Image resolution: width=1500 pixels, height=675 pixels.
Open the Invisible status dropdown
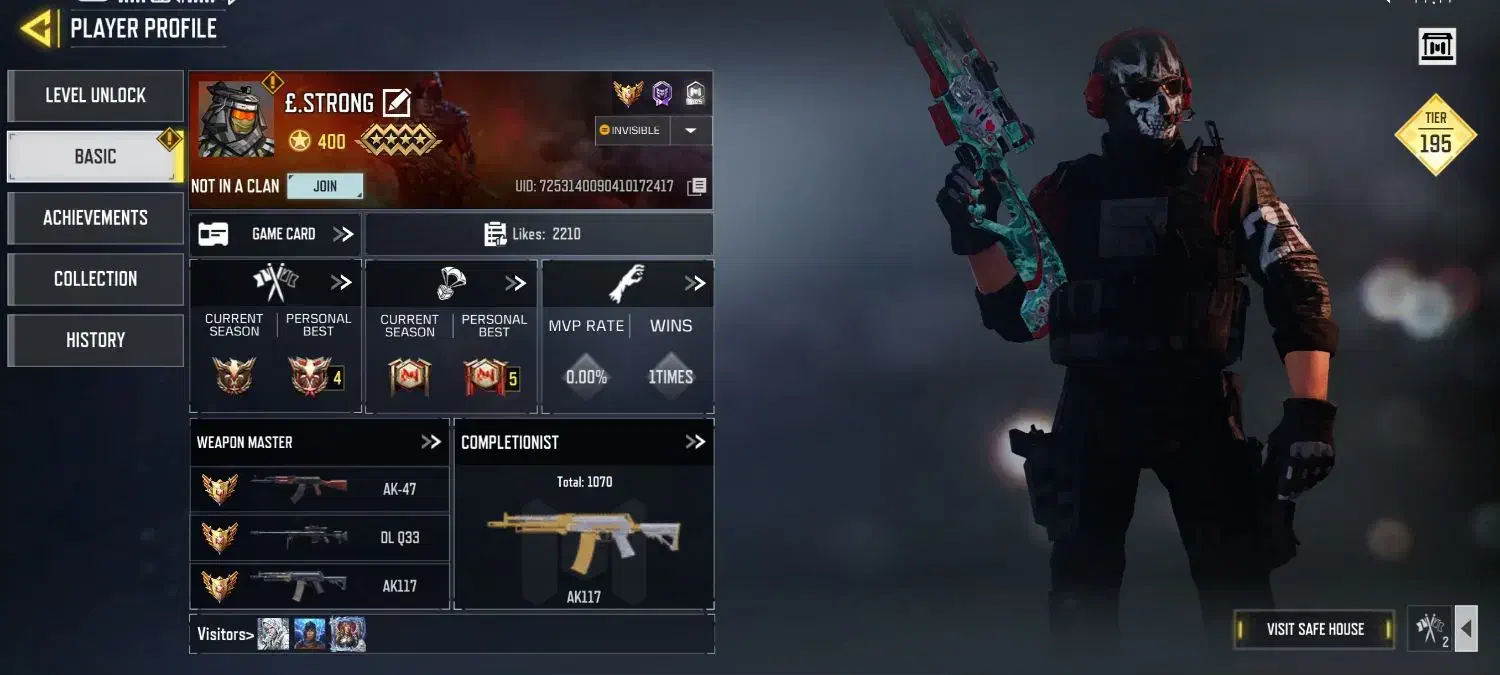(690, 131)
